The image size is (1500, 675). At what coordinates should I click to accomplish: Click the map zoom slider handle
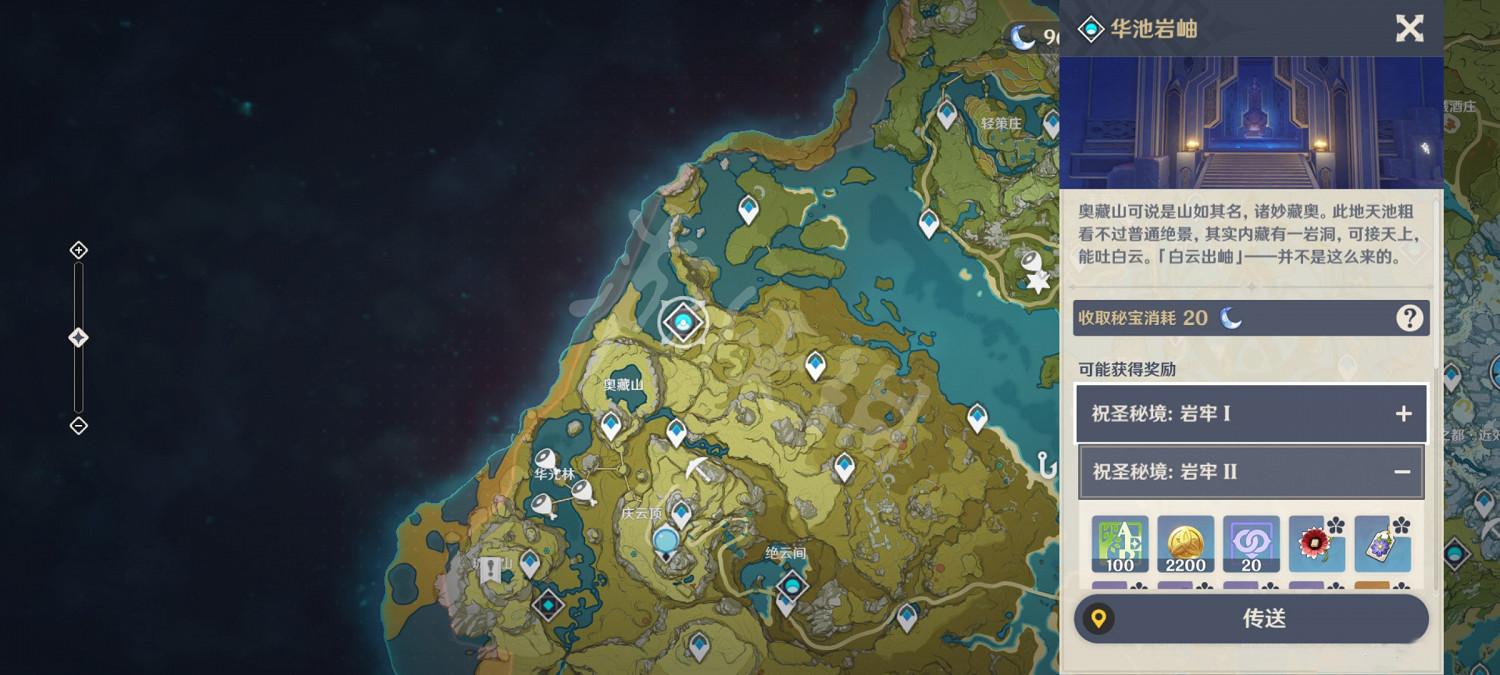(78, 338)
